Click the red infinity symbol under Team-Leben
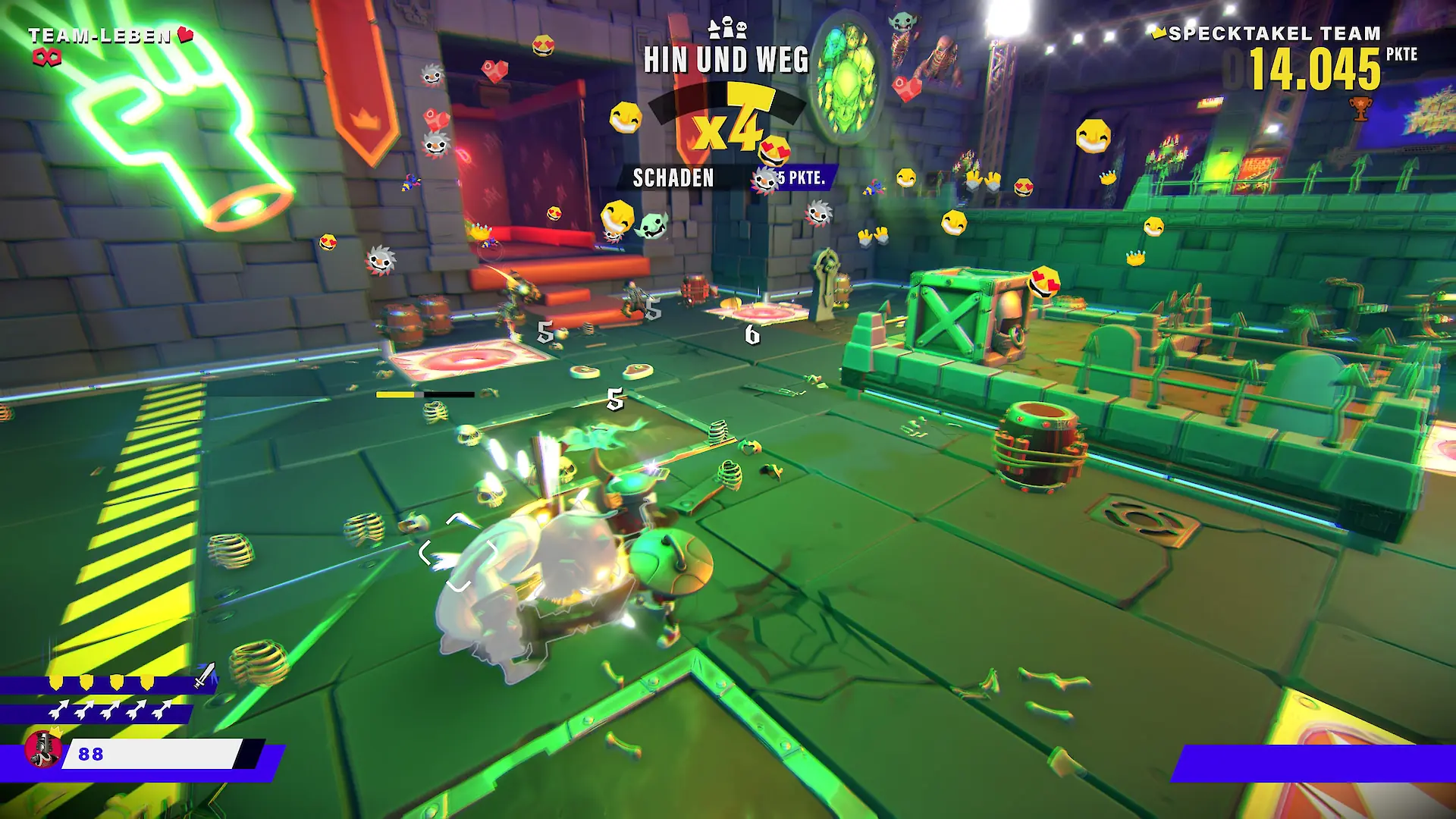Image resolution: width=1456 pixels, height=819 pixels. point(47,58)
